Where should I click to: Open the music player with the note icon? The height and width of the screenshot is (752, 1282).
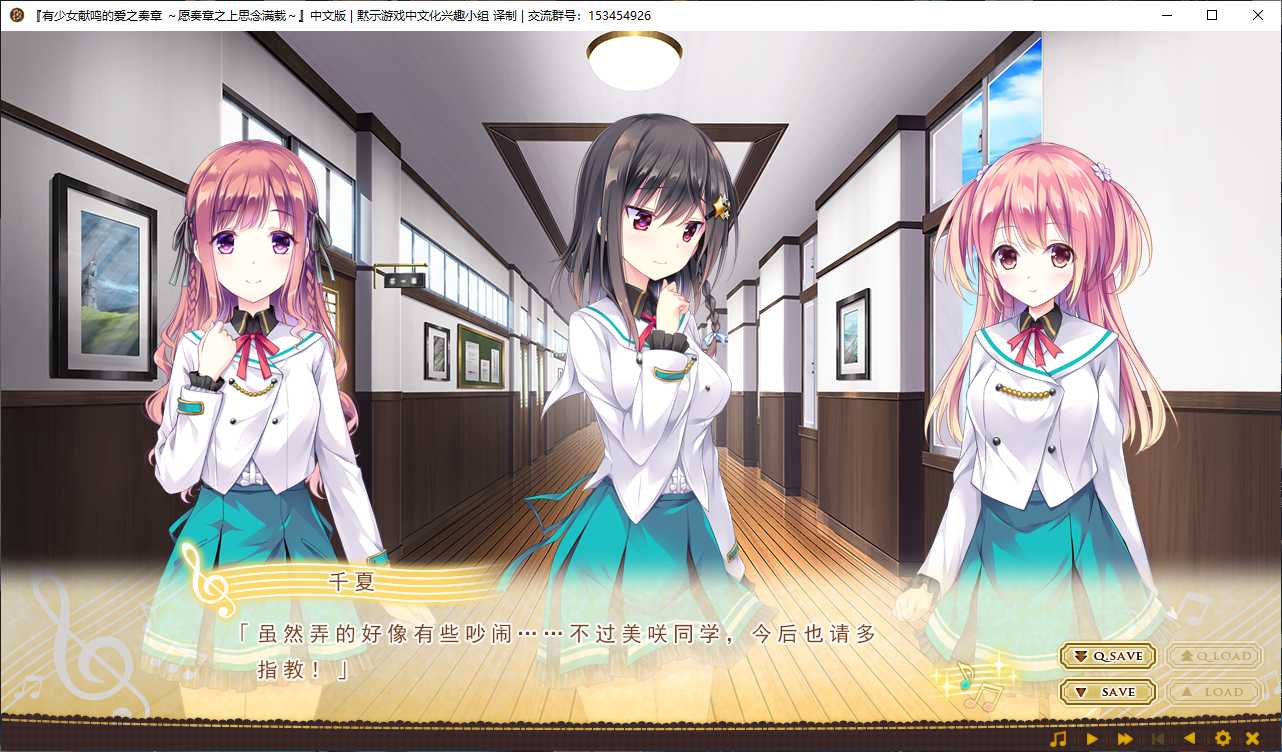point(1058,738)
